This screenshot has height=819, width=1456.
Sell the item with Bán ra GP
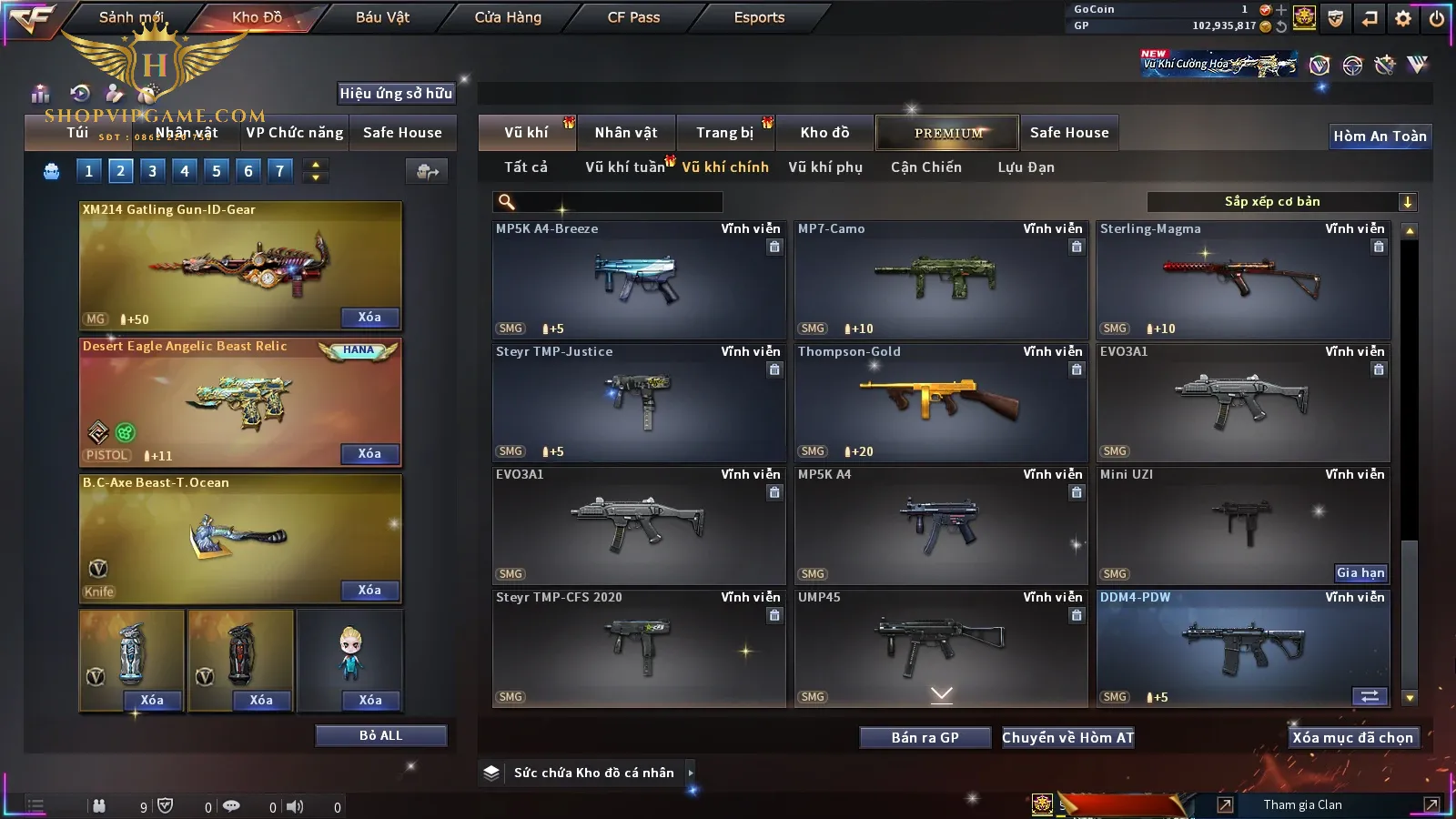coord(925,737)
